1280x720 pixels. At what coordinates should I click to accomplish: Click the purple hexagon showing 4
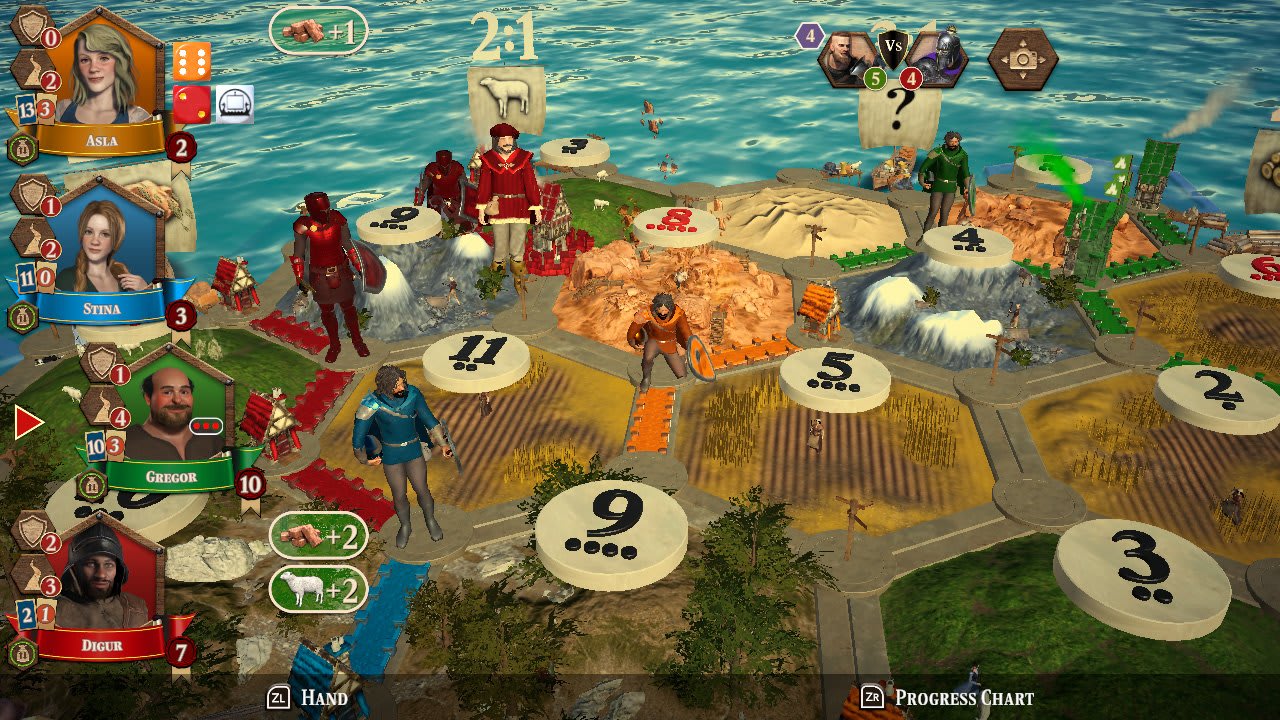pyautogui.click(x=808, y=36)
